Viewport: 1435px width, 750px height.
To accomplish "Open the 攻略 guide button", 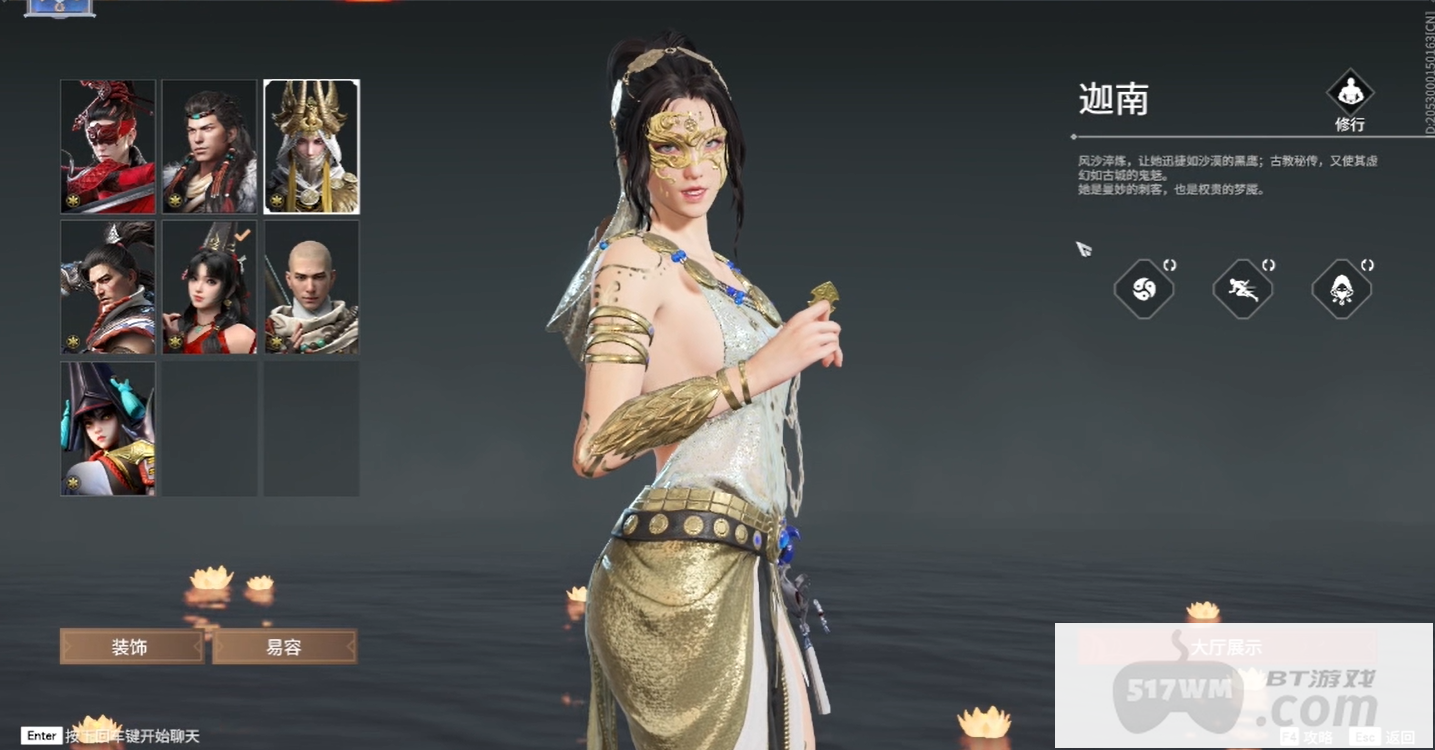I will click(x=1308, y=737).
